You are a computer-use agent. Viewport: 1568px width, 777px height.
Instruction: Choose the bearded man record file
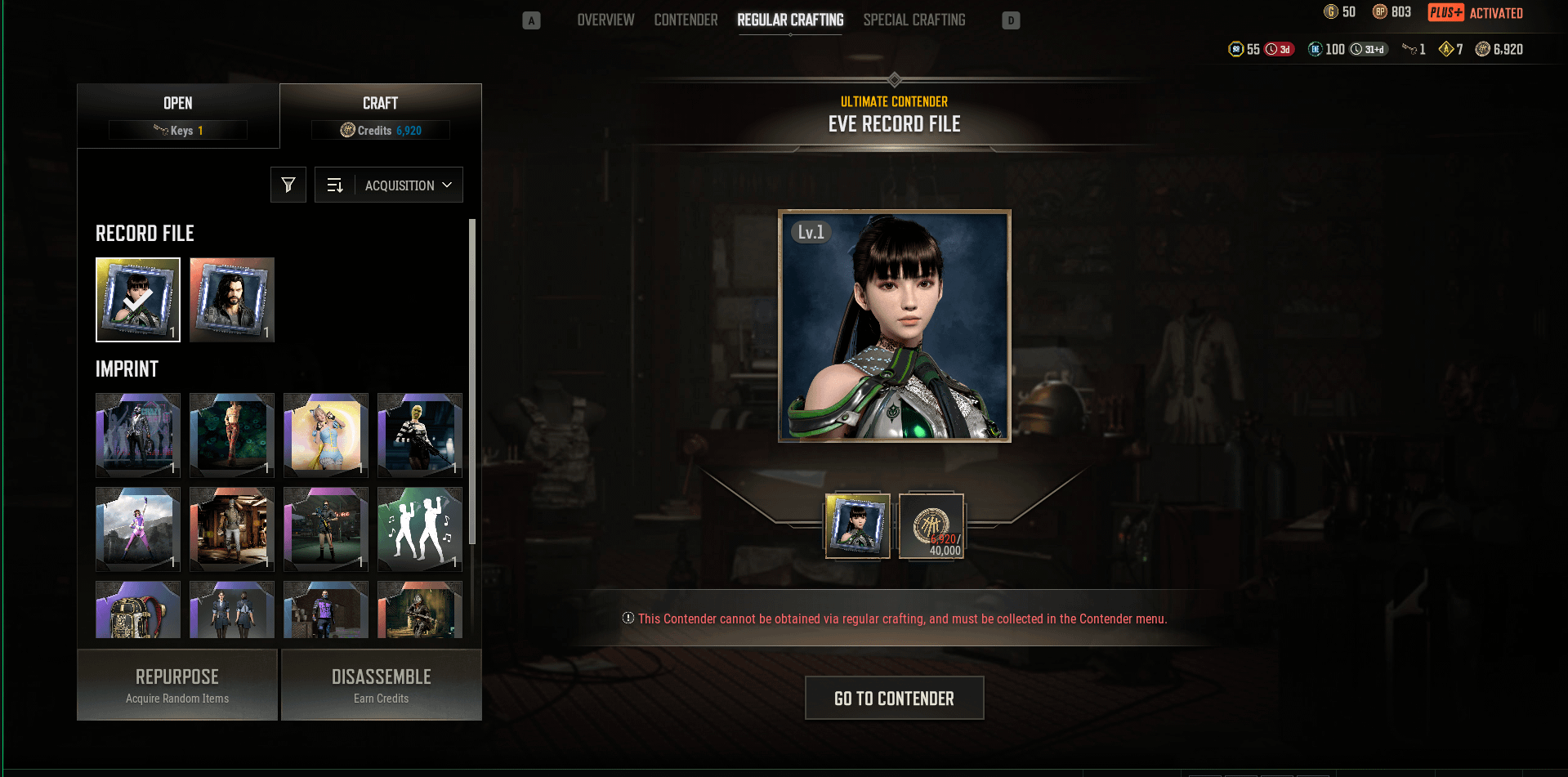click(x=232, y=300)
